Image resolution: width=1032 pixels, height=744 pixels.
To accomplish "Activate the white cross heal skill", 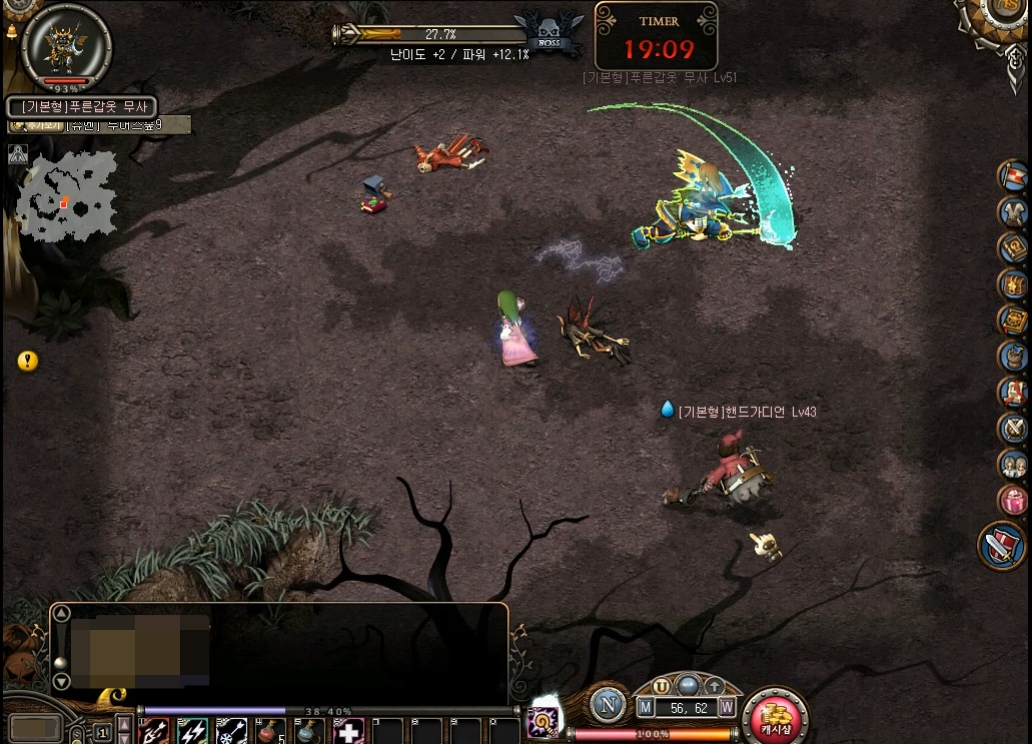I will pos(348,731).
